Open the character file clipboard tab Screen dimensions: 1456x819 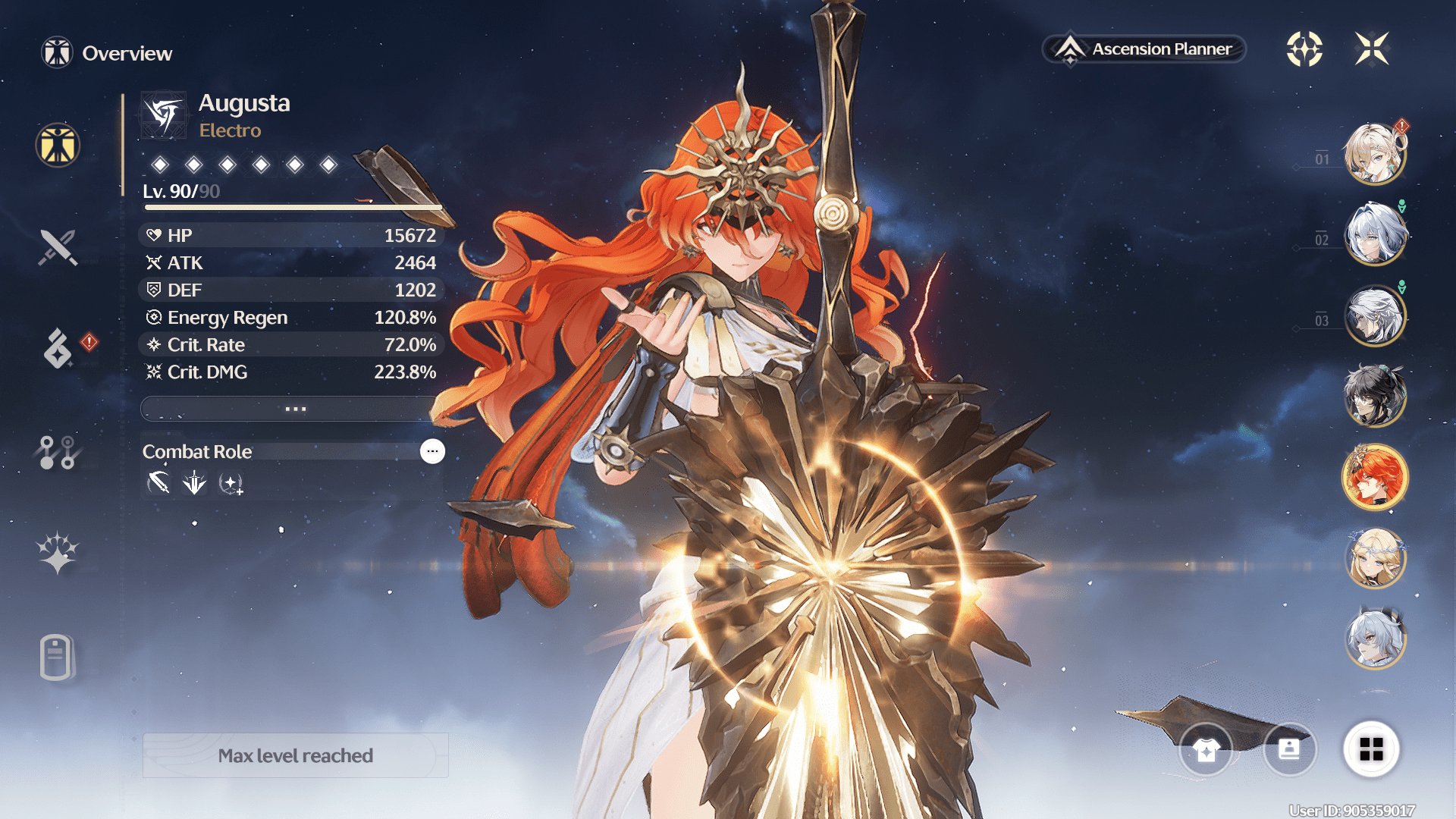pyautogui.click(x=56, y=657)
